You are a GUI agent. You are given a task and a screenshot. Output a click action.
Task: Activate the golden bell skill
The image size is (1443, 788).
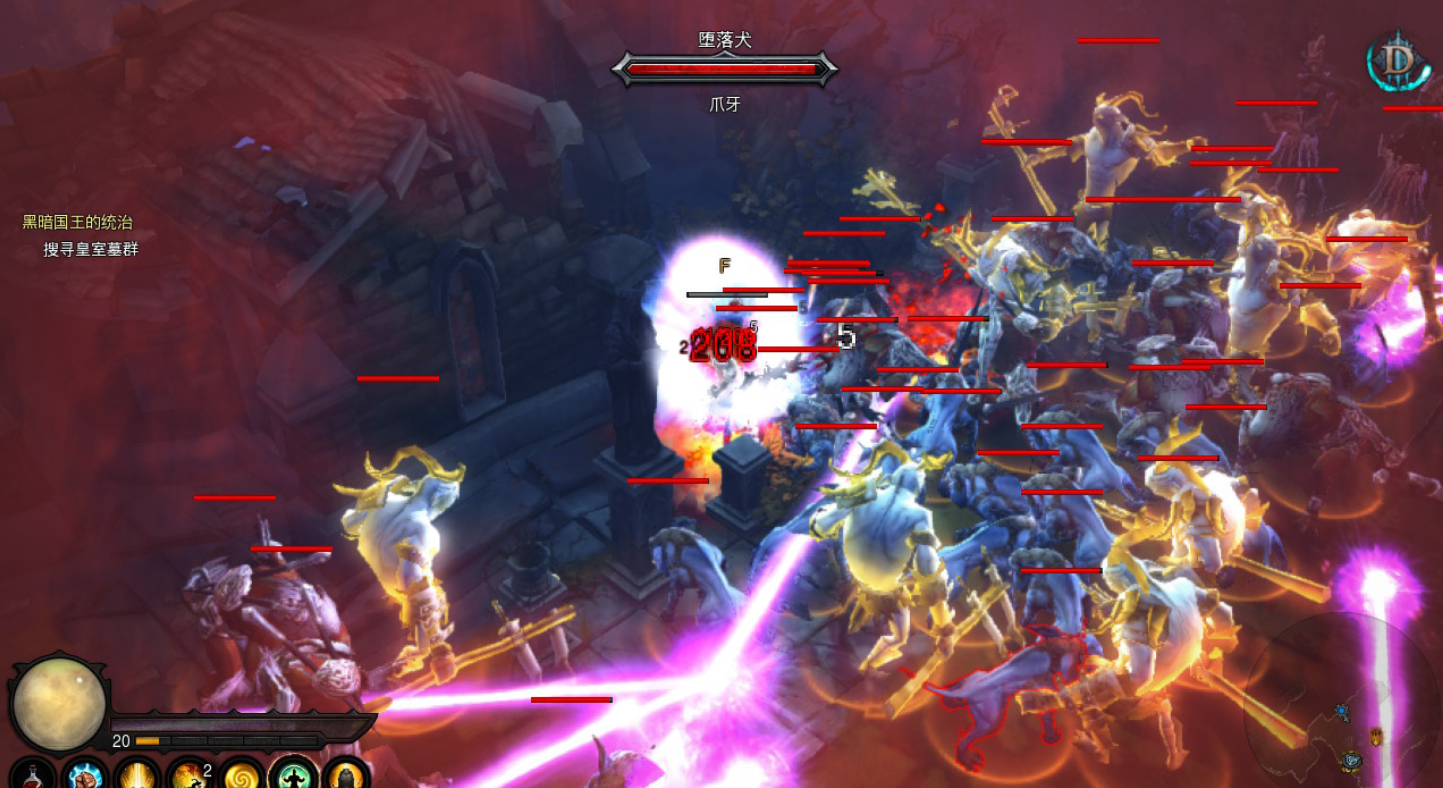click(x=345, y=775)
